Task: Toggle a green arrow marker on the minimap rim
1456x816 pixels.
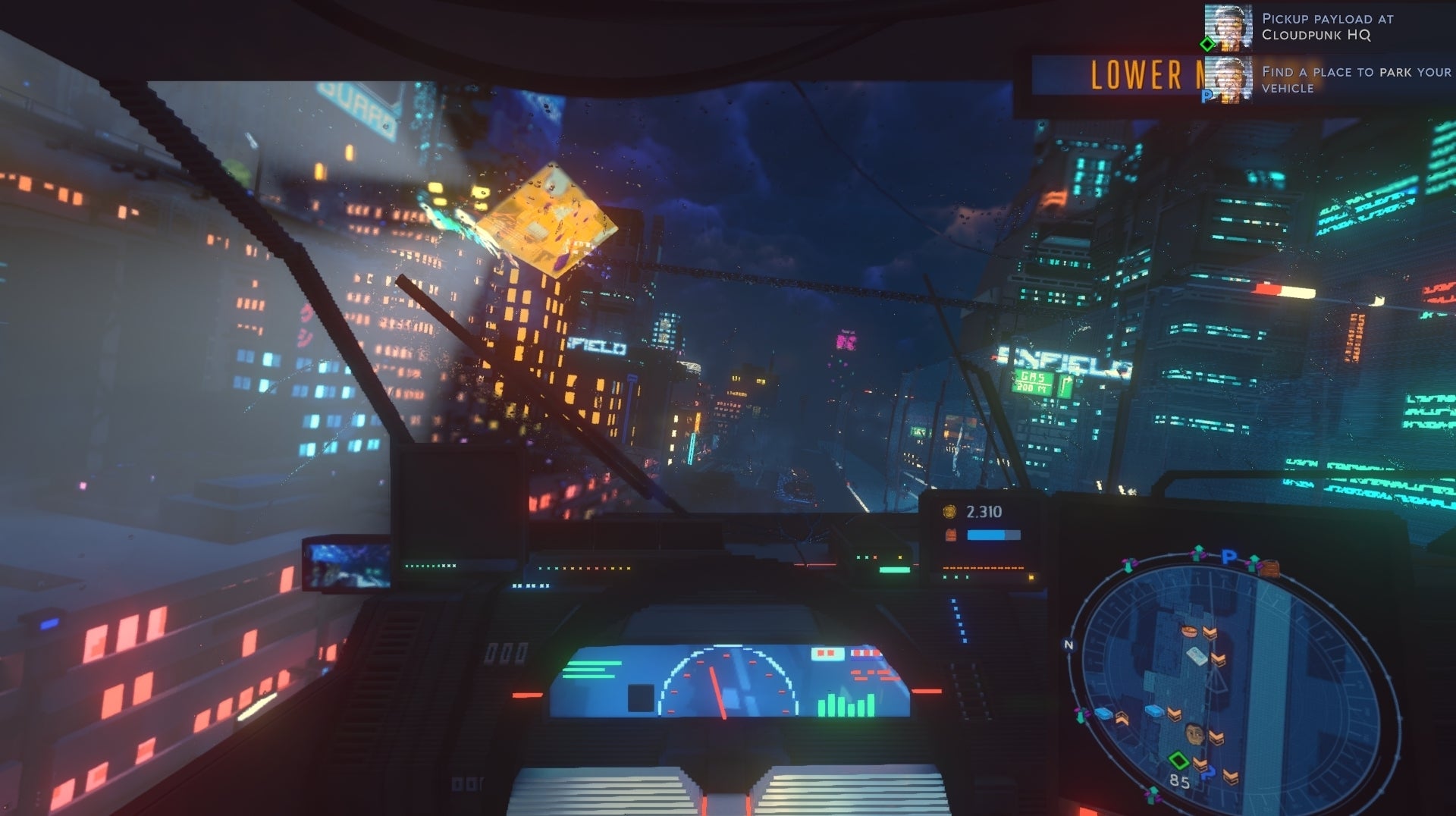Action: tap(1197, 554)
